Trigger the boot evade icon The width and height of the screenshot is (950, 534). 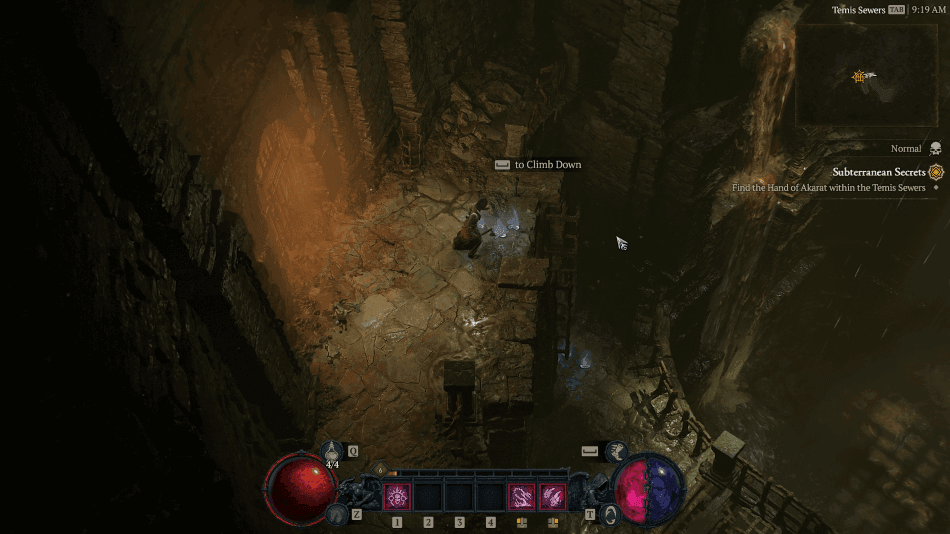click(616, 452)
